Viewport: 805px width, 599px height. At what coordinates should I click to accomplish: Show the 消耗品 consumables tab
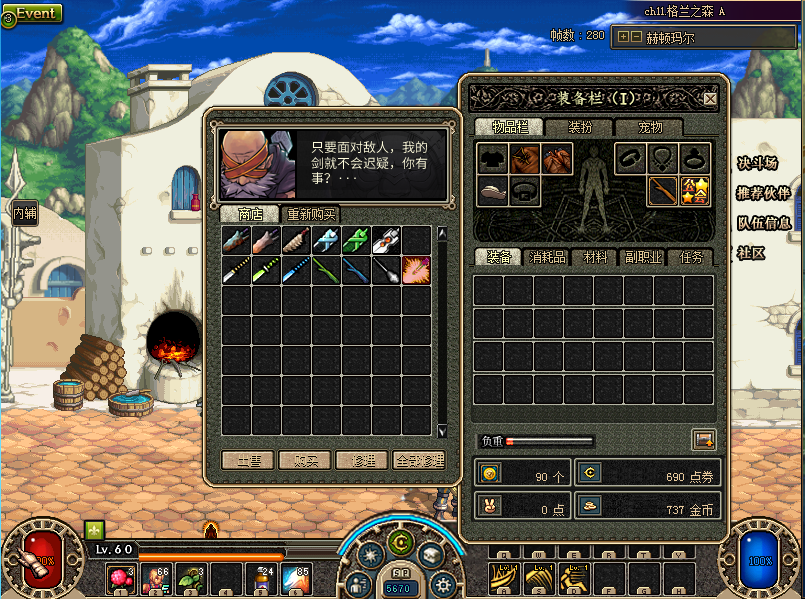point(547,258)
